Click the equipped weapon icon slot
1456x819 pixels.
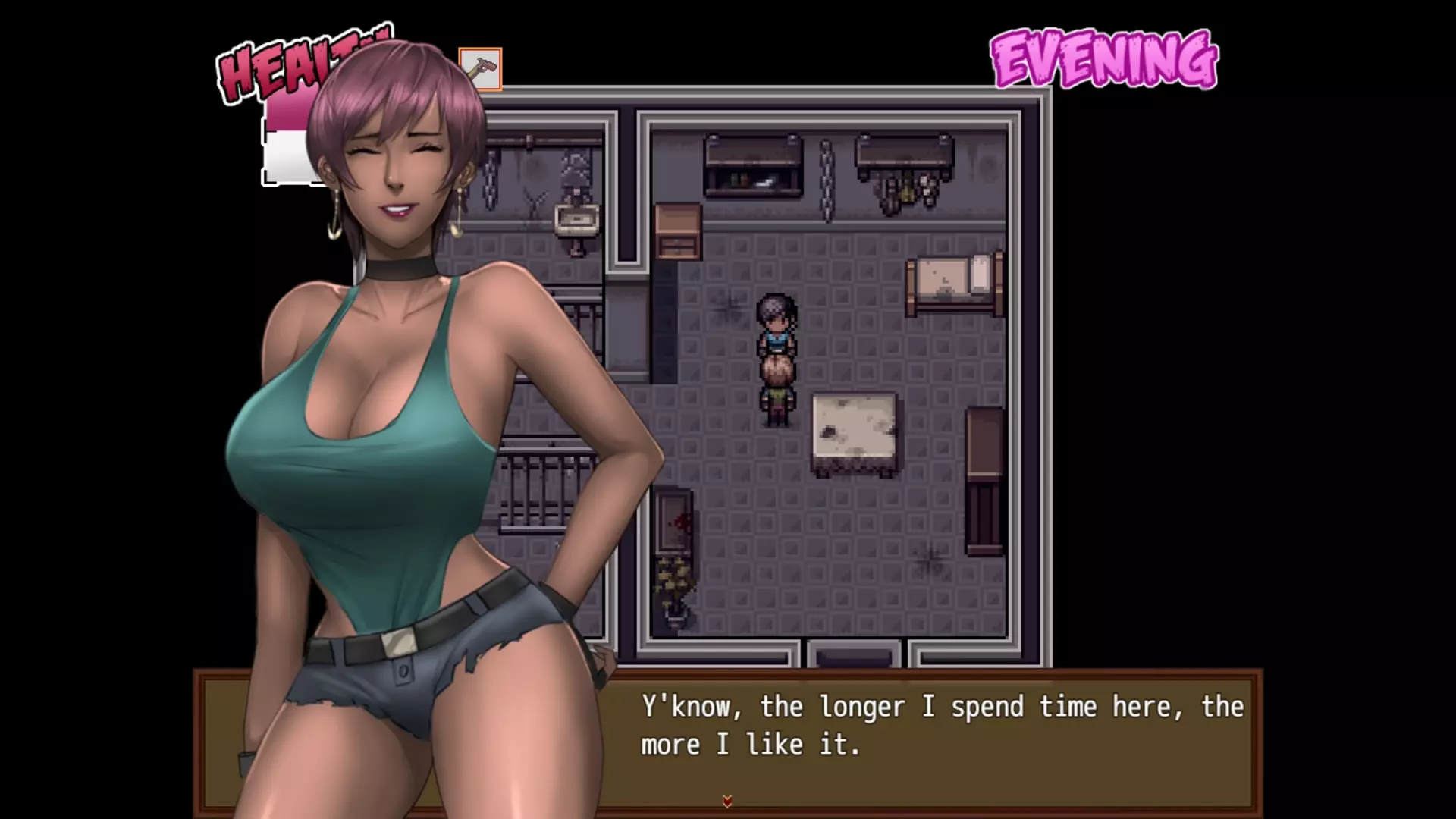click(x=481, y=69)
